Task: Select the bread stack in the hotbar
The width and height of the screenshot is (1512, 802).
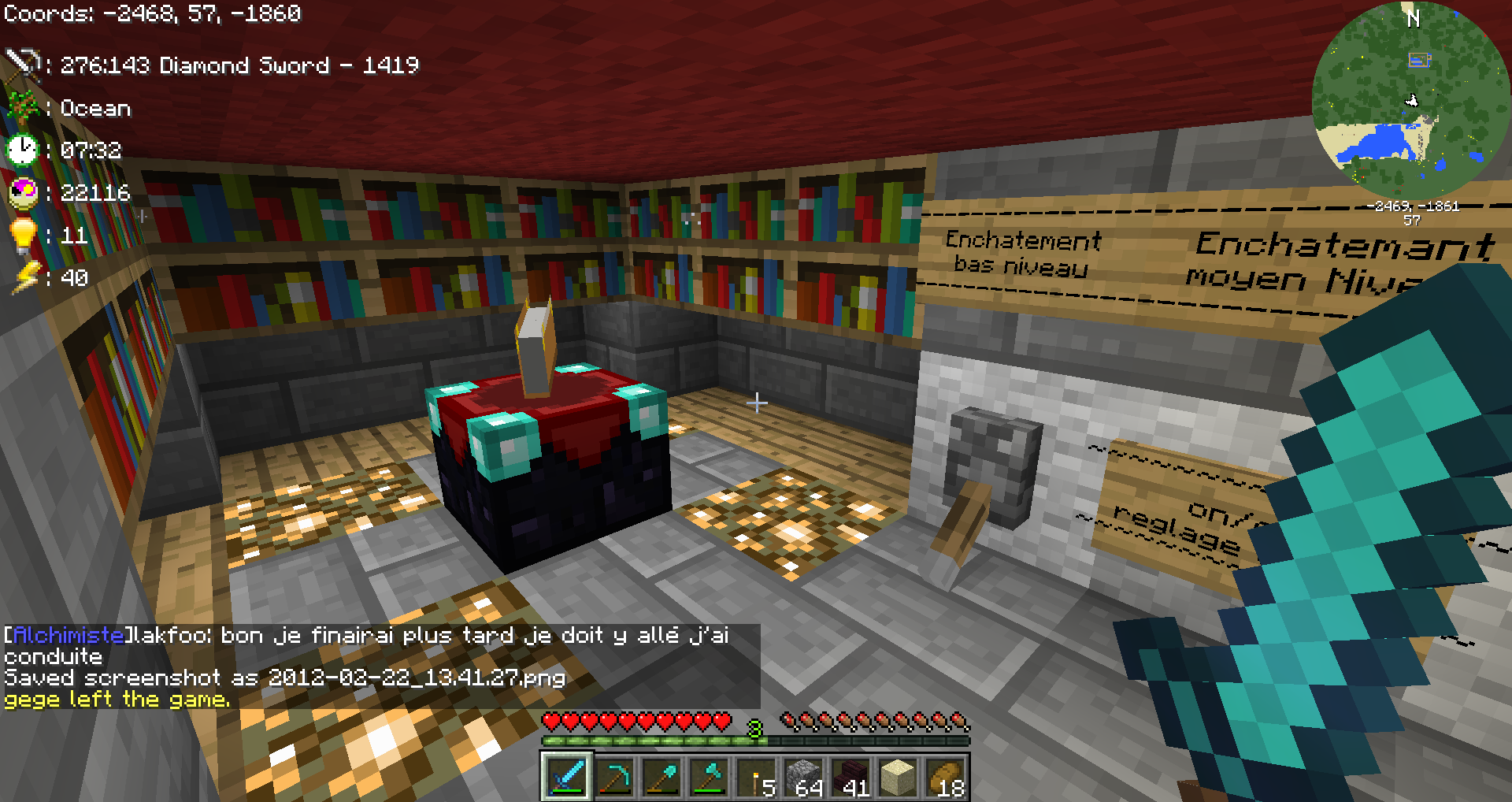Action: [945, 777]
